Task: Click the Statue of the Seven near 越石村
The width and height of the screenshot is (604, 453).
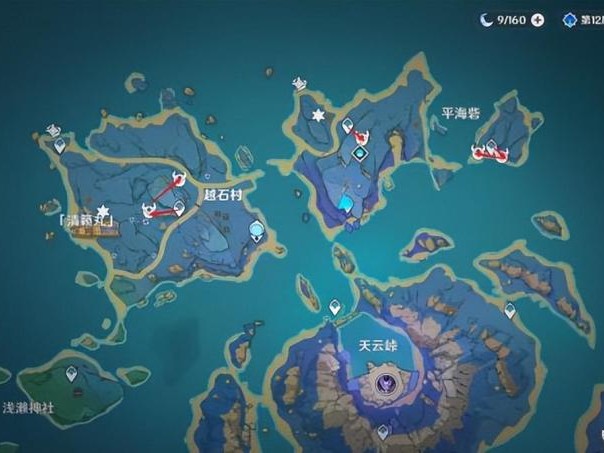Action: point(257,232)
